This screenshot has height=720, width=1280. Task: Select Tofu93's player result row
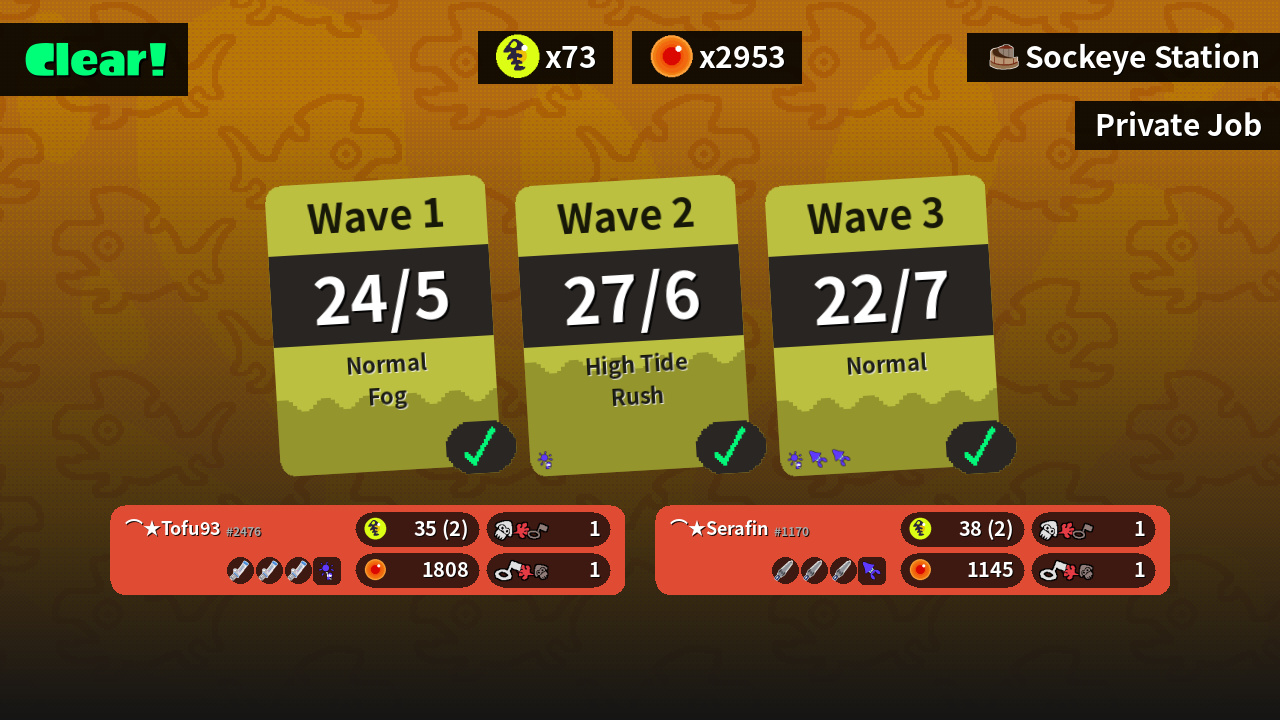tap(367, 550)
